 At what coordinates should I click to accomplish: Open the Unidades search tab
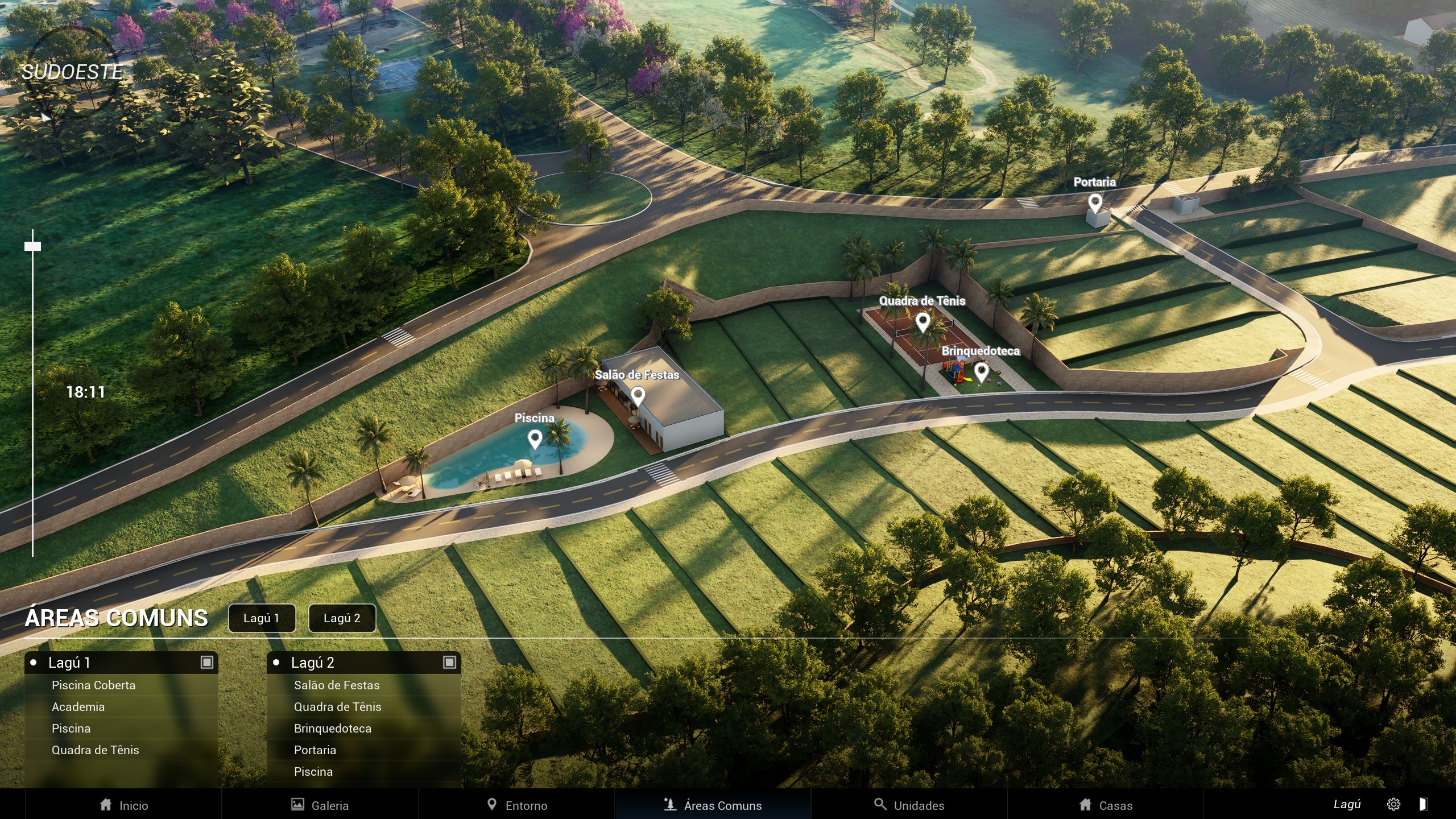(x=909, y=805)
